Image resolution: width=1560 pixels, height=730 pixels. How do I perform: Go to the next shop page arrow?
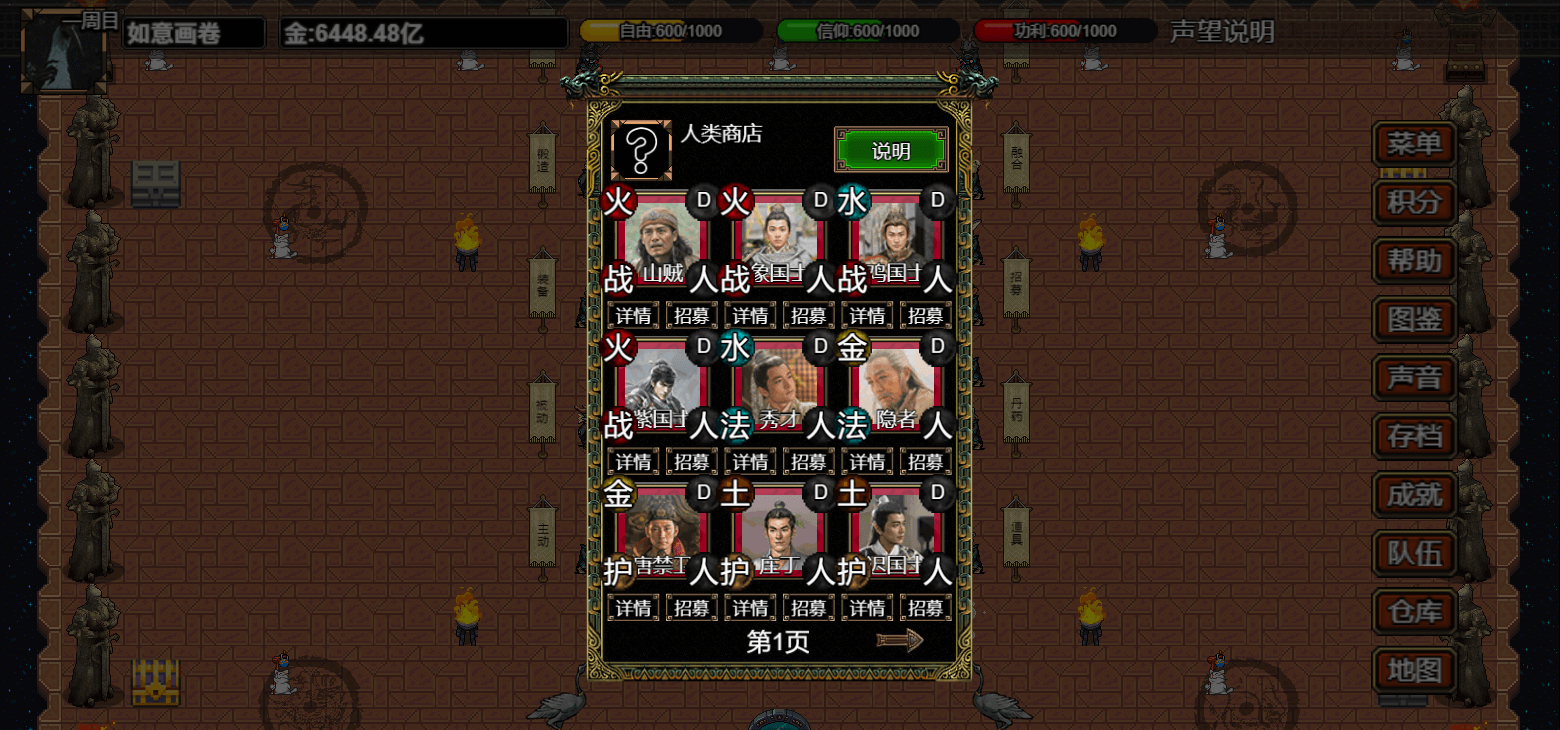(899, 641)
